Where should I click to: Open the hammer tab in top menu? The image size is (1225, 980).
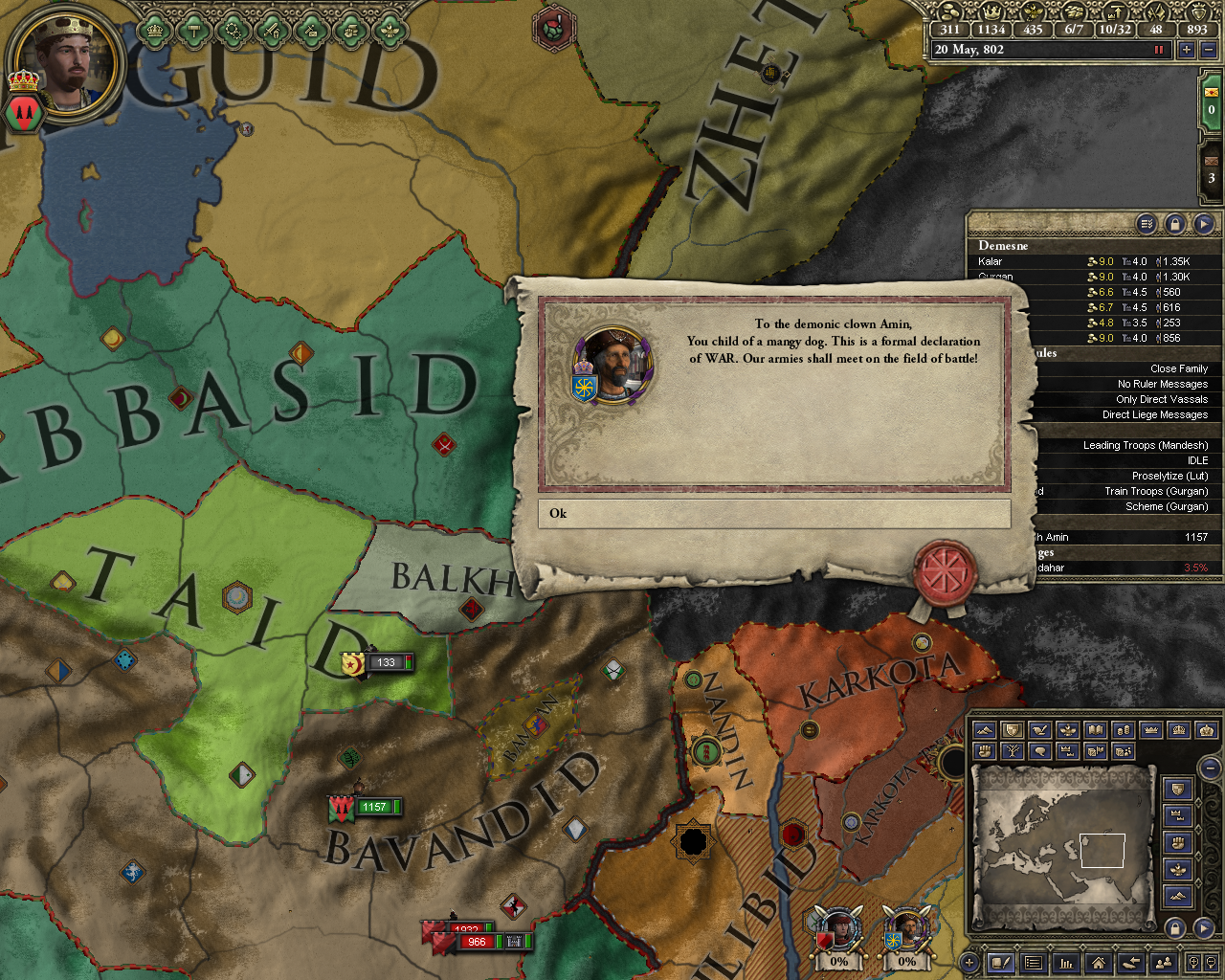coord(194,31)
